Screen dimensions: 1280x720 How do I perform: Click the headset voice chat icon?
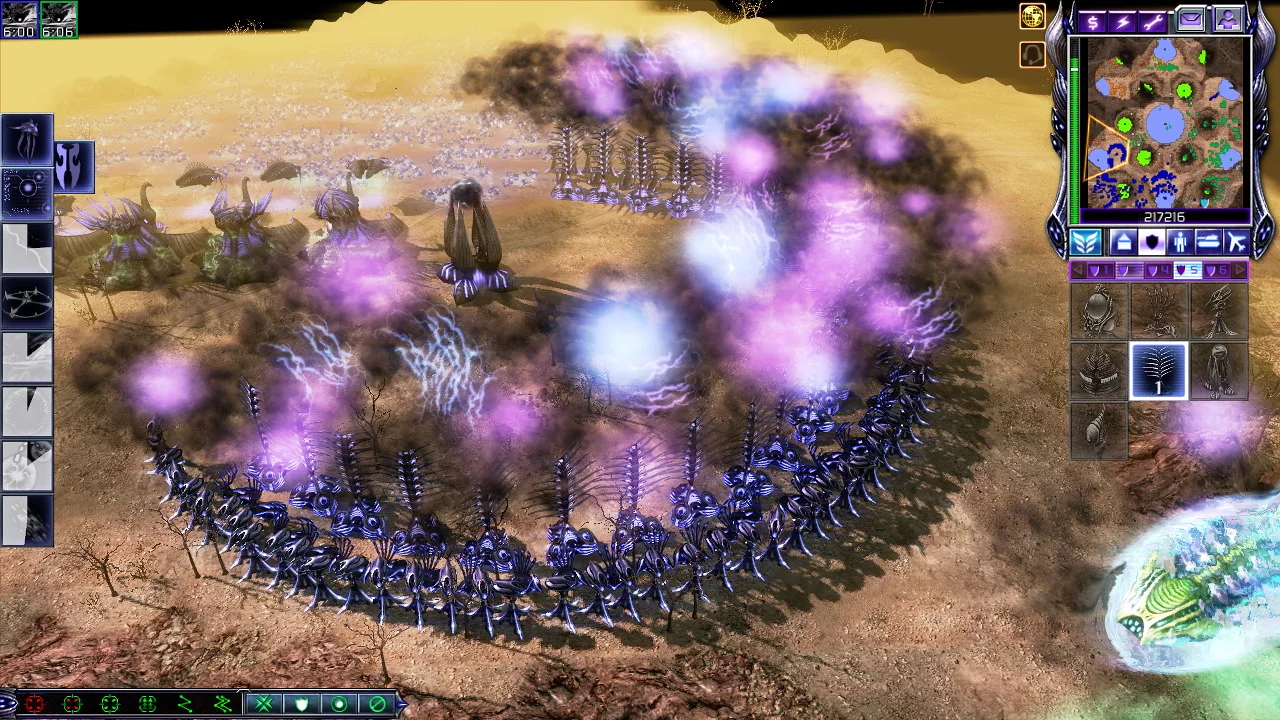[x=1032, y=54]
